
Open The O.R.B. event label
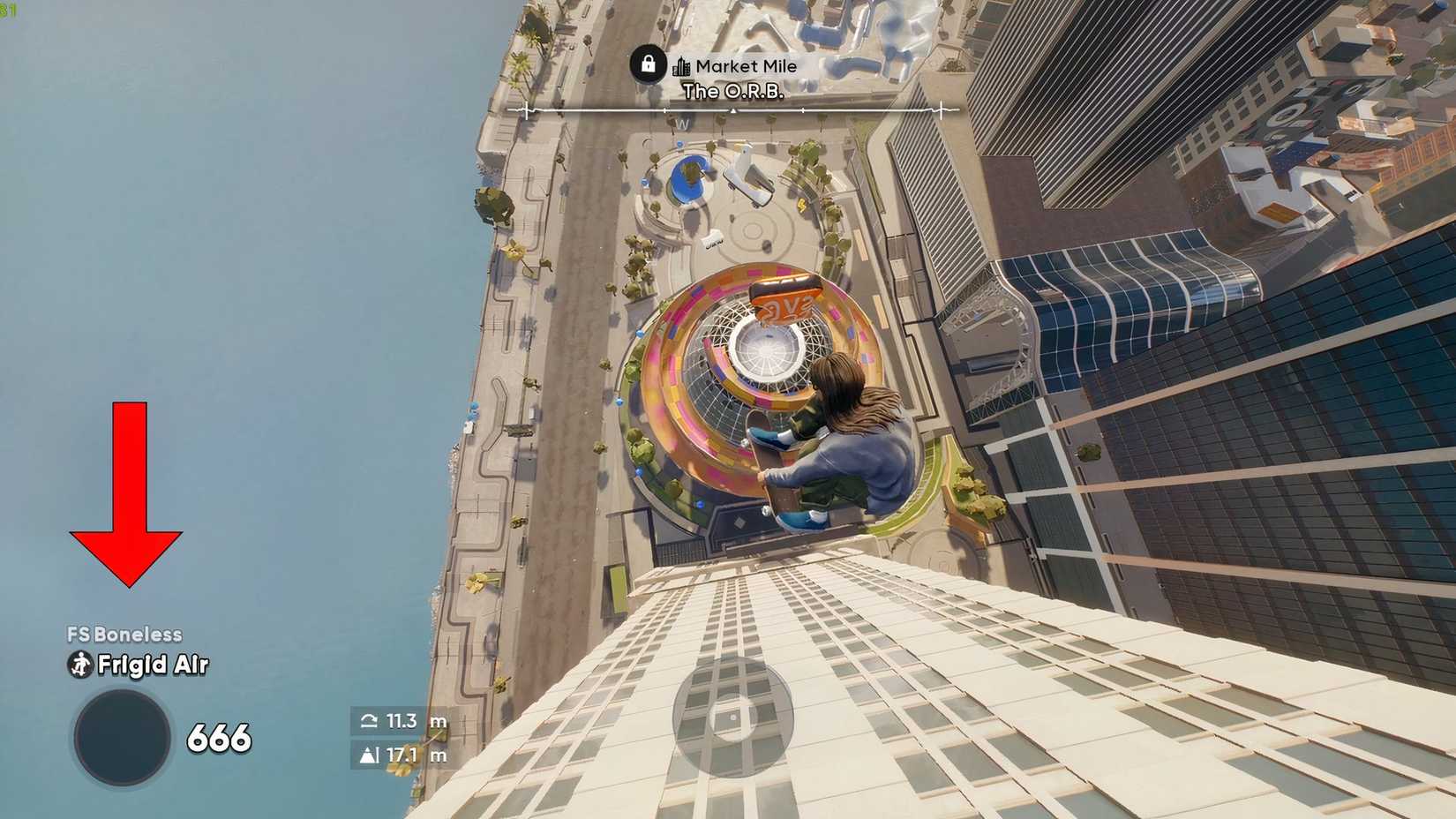[735, 89]
